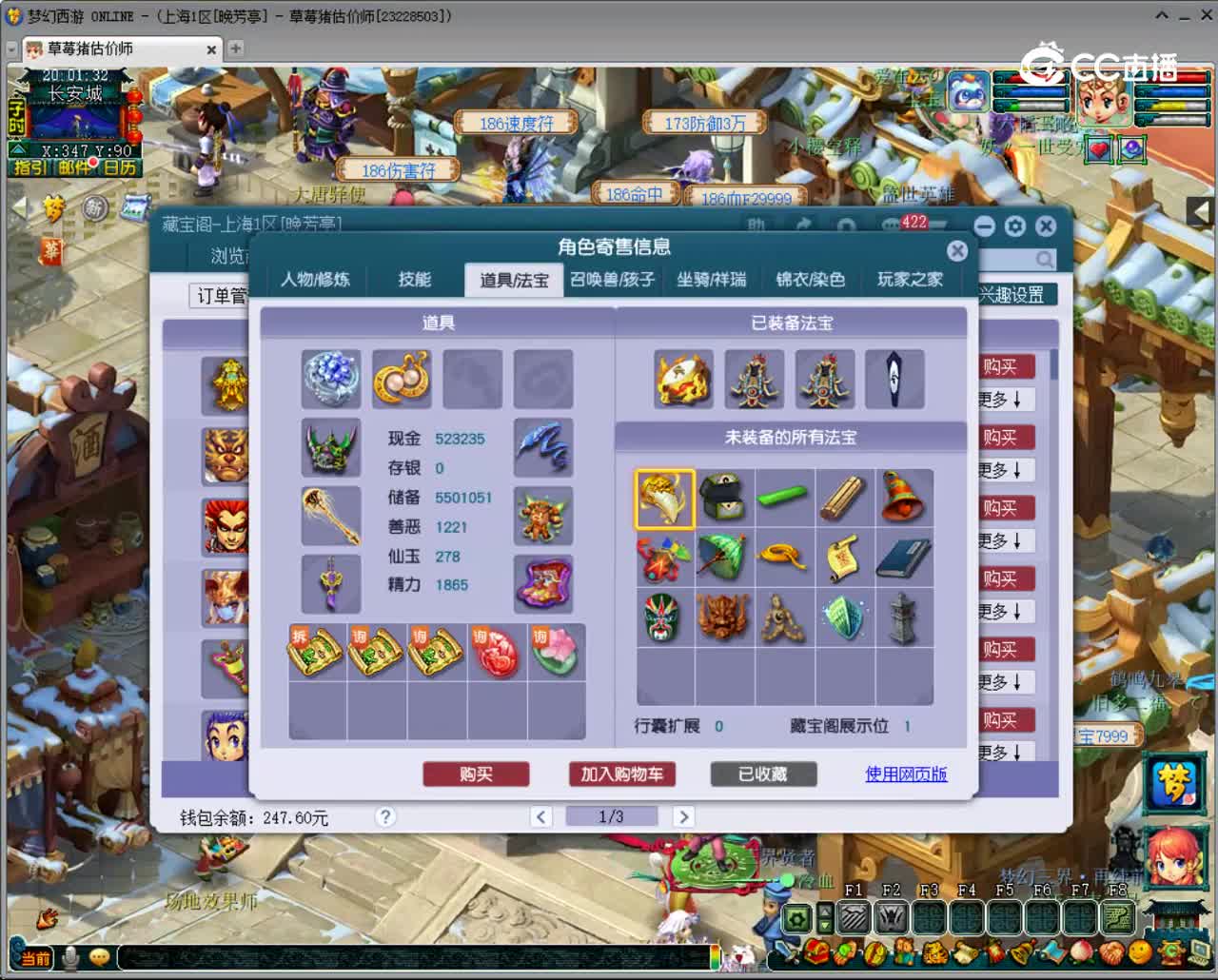1218x980 pixels.
Task: Click the help question mark beside wallet balance
Action: 385,816
